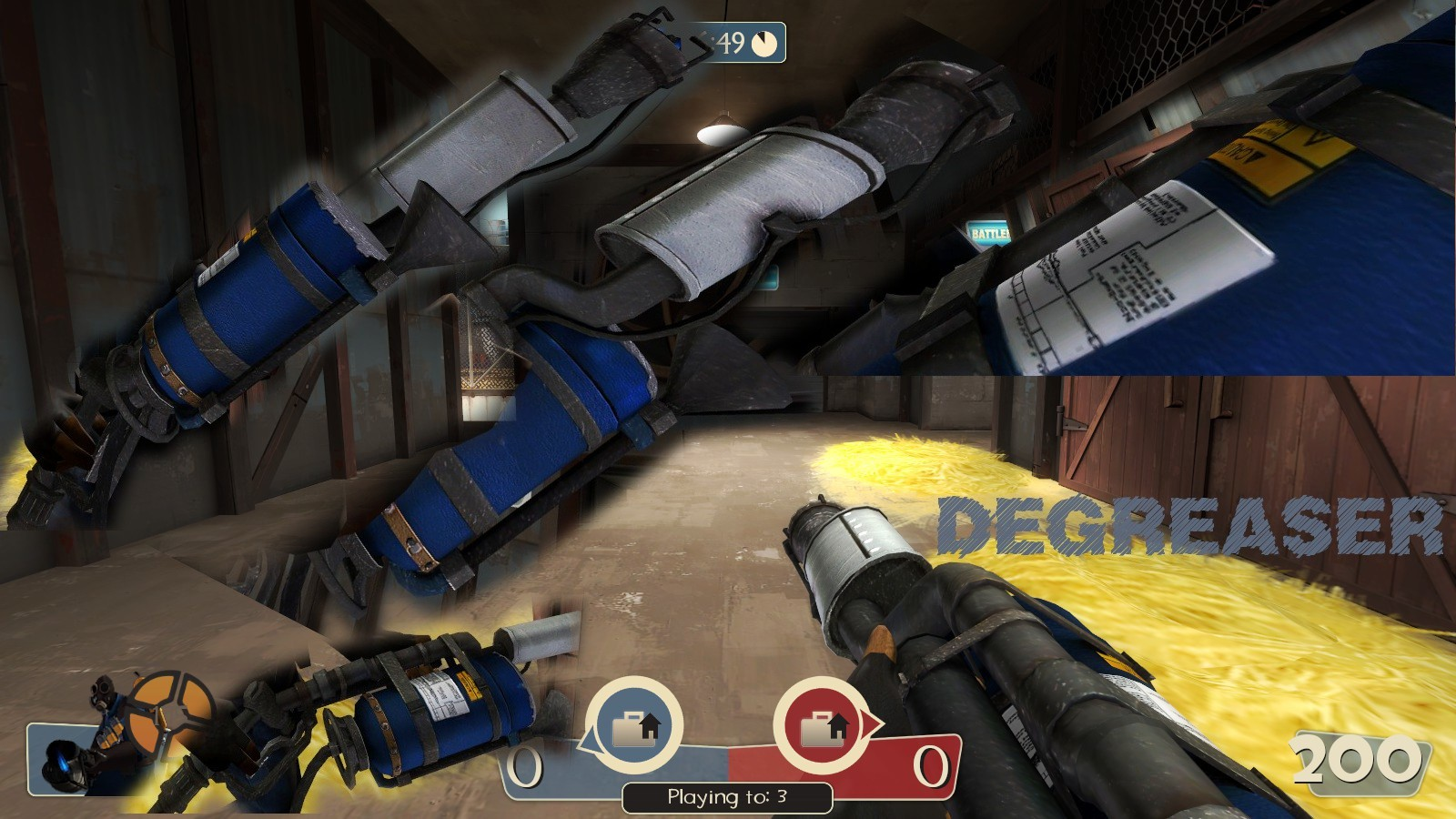Screen dimensions: 1456x819
Task: Click the red team briefcase icon
Action: point(823,727)
